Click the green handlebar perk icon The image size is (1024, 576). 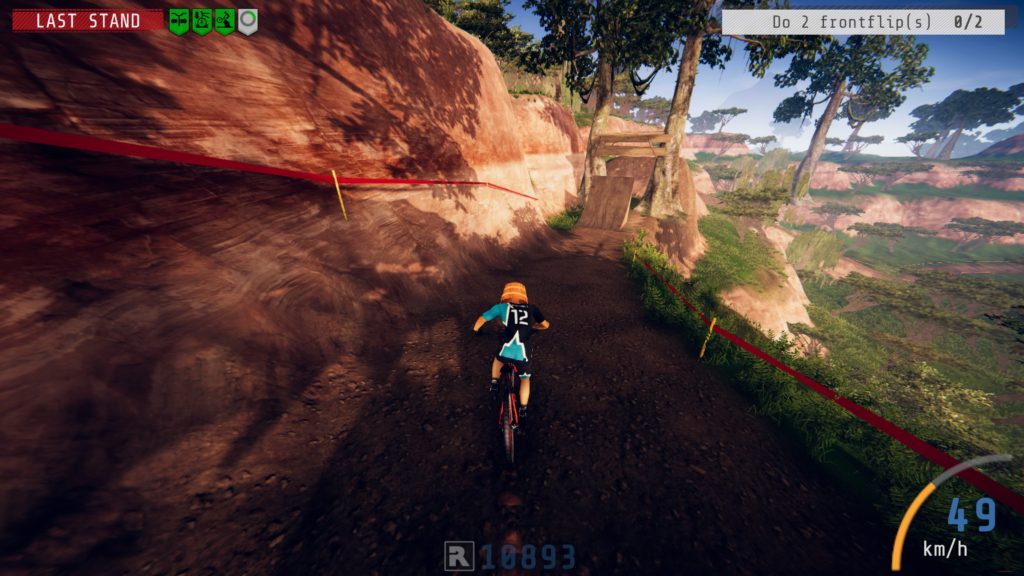(x=179, y=20)
